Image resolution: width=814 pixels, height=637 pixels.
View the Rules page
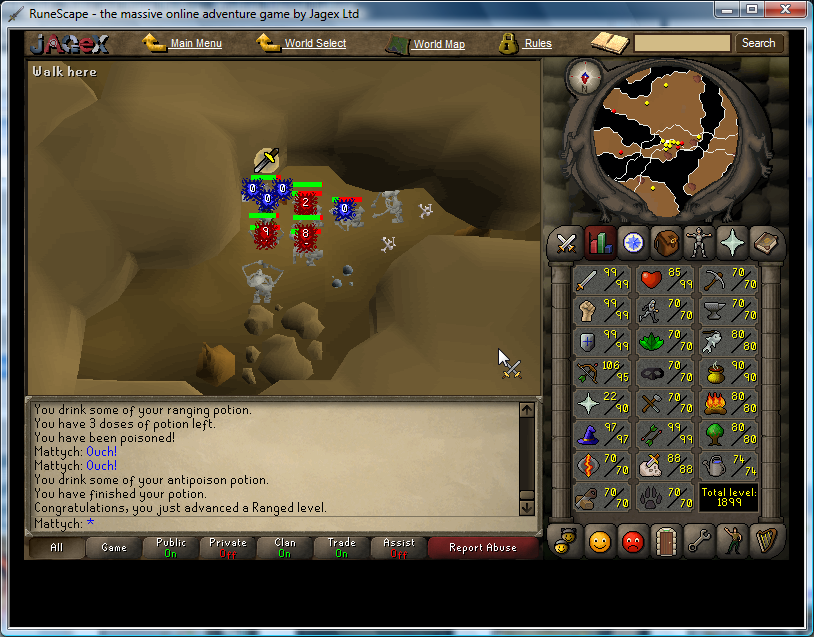(x=537, y=44)
